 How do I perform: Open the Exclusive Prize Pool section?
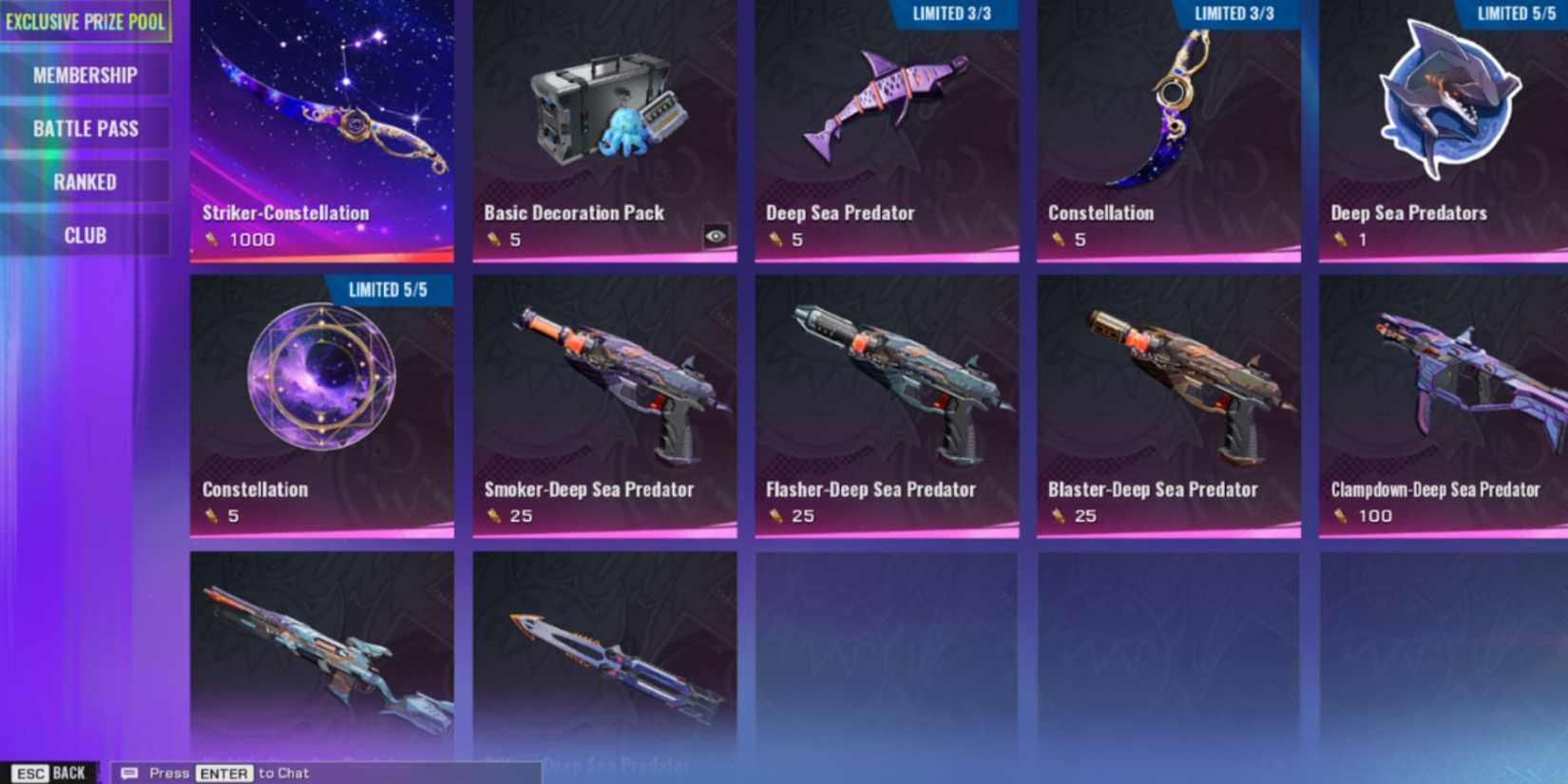click(x=86, y=20)
